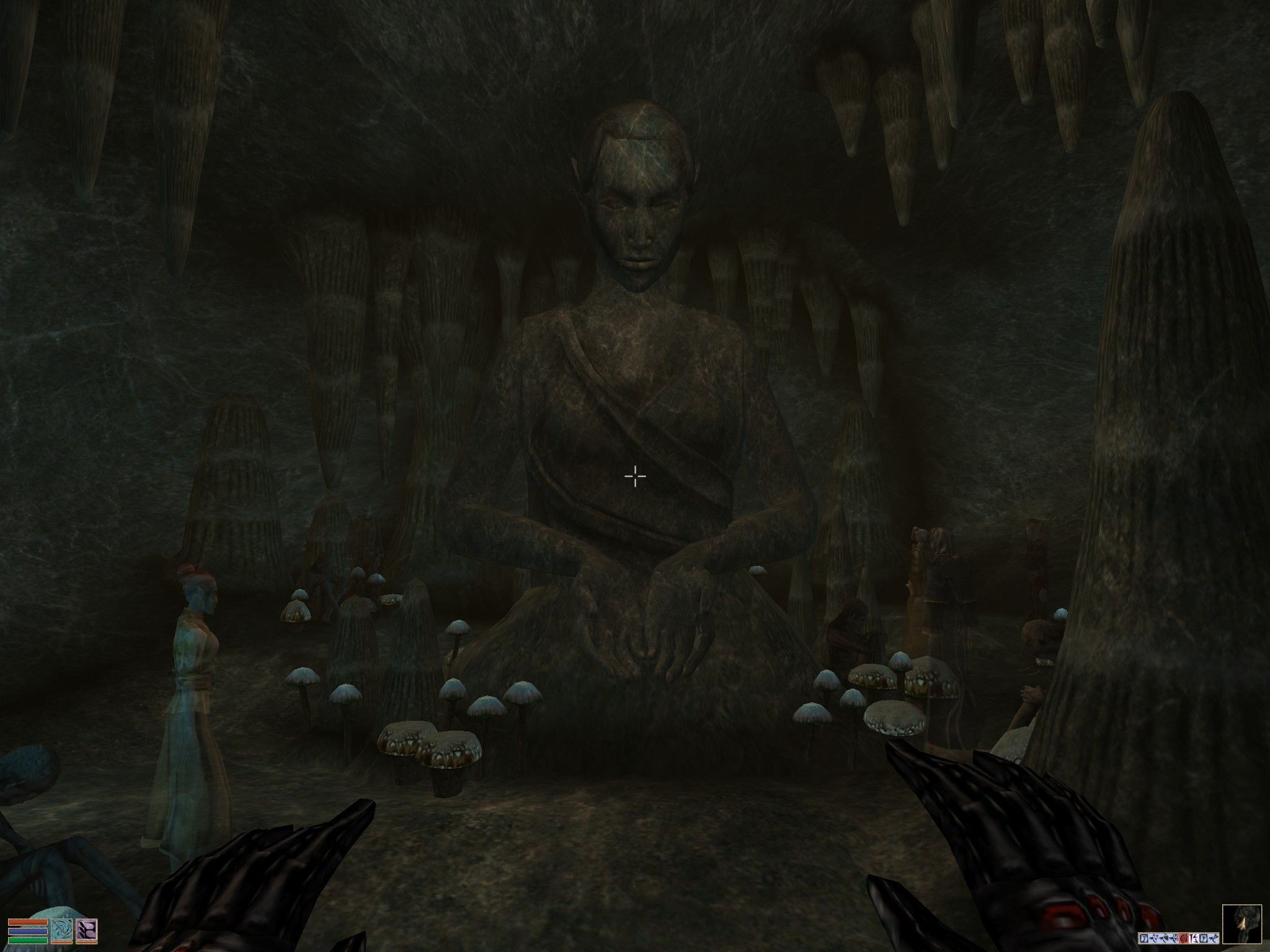
Task: Click the middle icon in the active effects row
Action: 1178,938
